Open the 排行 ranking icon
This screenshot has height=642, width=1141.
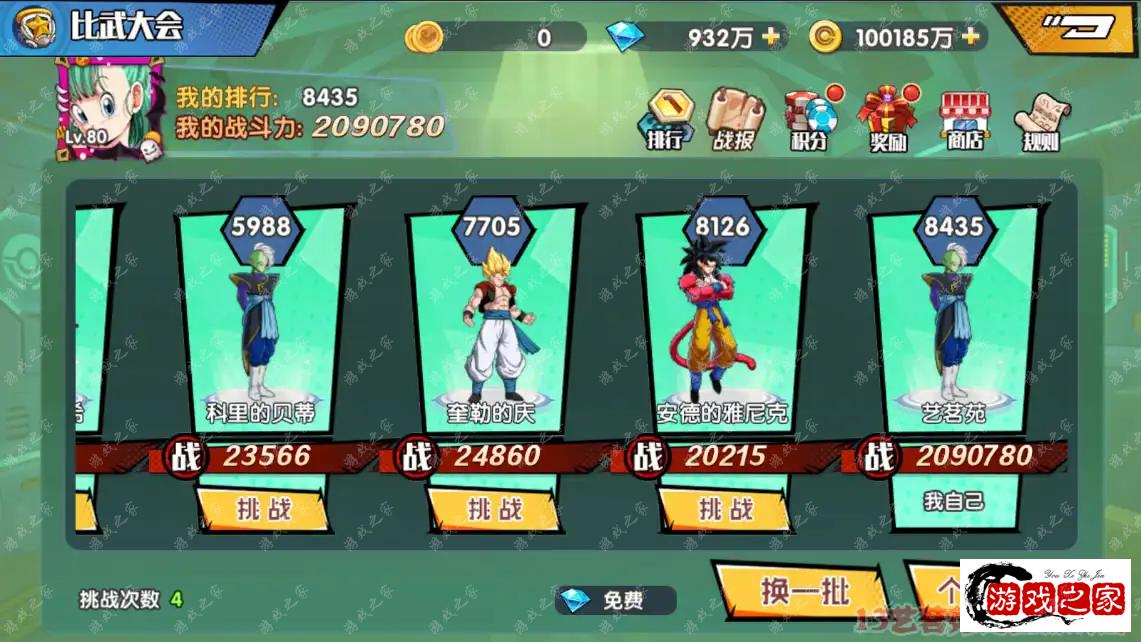coord(667,119)
